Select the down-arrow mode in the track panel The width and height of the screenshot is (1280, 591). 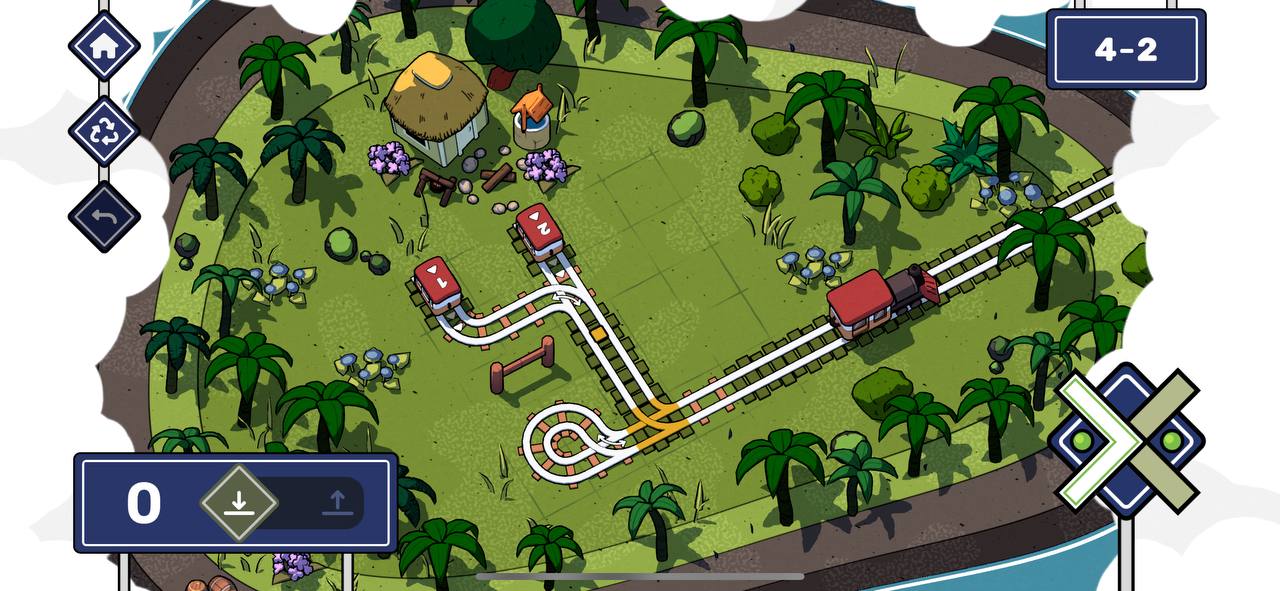coord(238,502)
